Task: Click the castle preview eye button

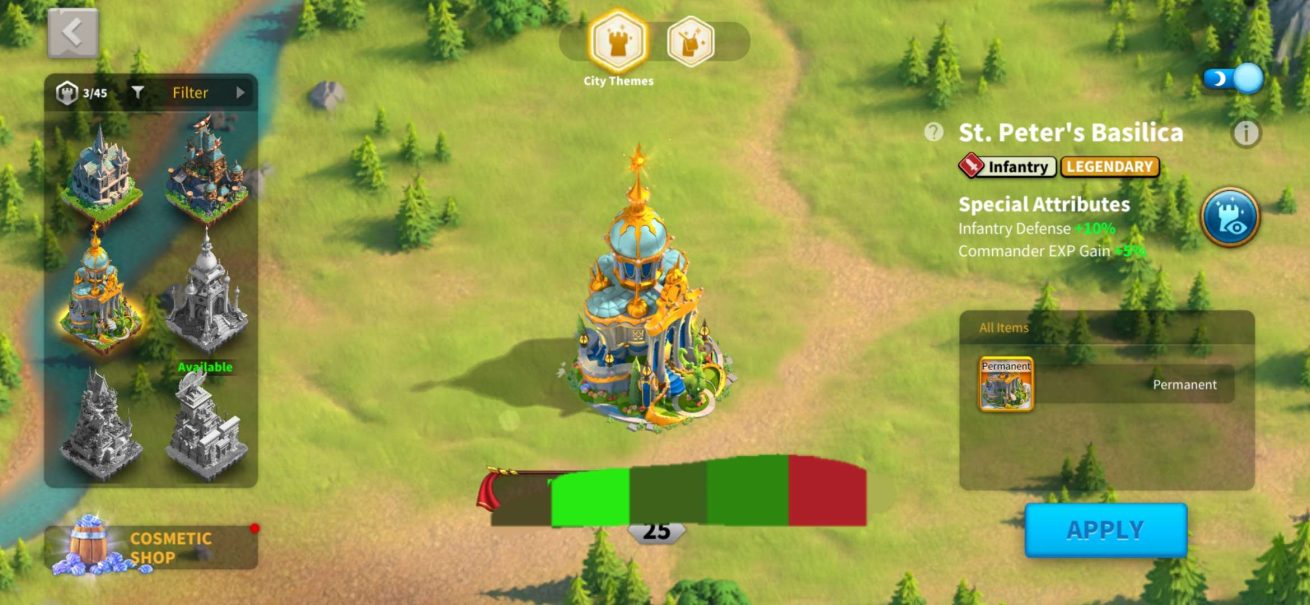Action: (1229, 217)
